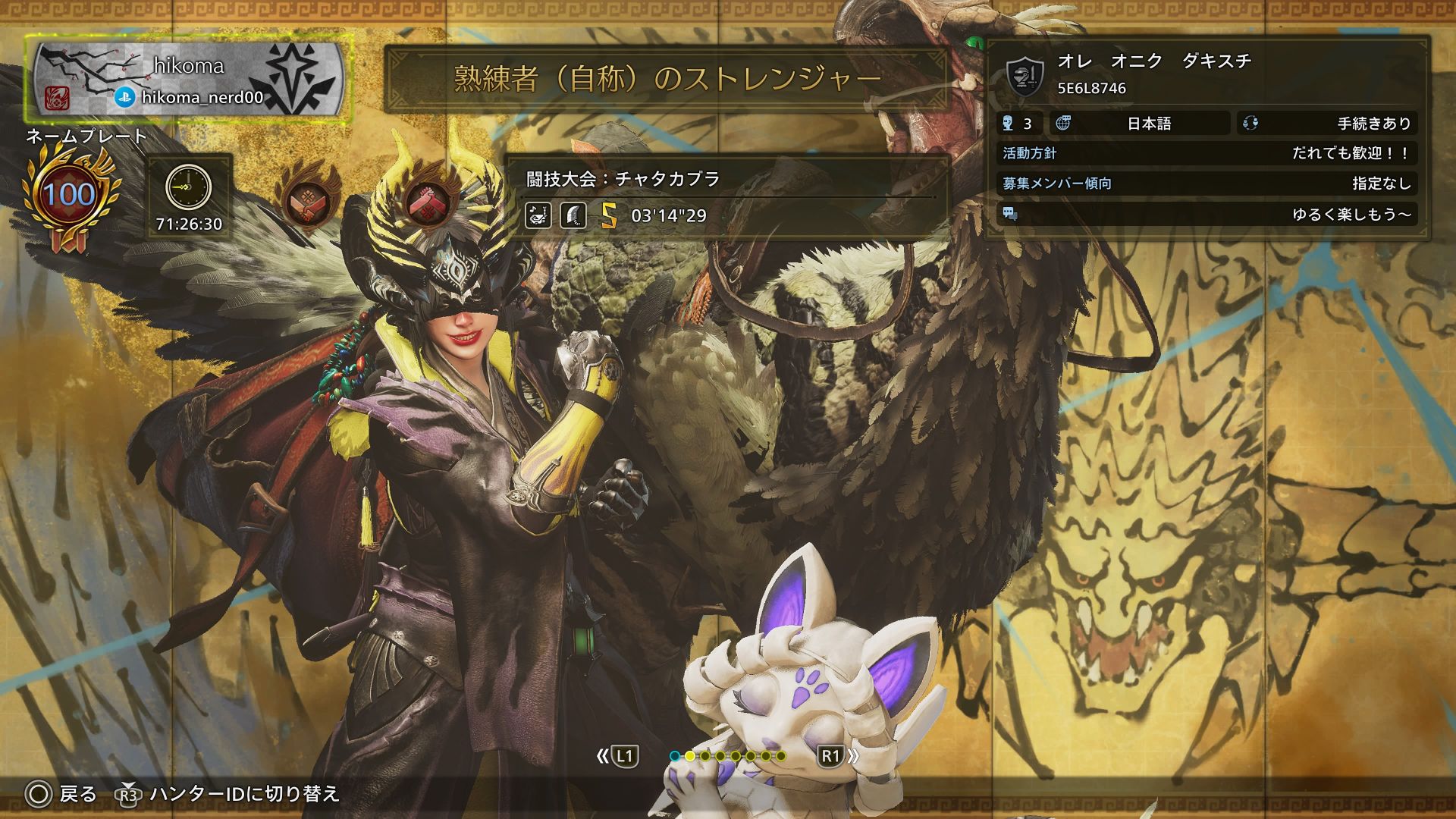Click the squad shield emblem icon
The width and height of the screenshot is (1456, 819).
1025,76
